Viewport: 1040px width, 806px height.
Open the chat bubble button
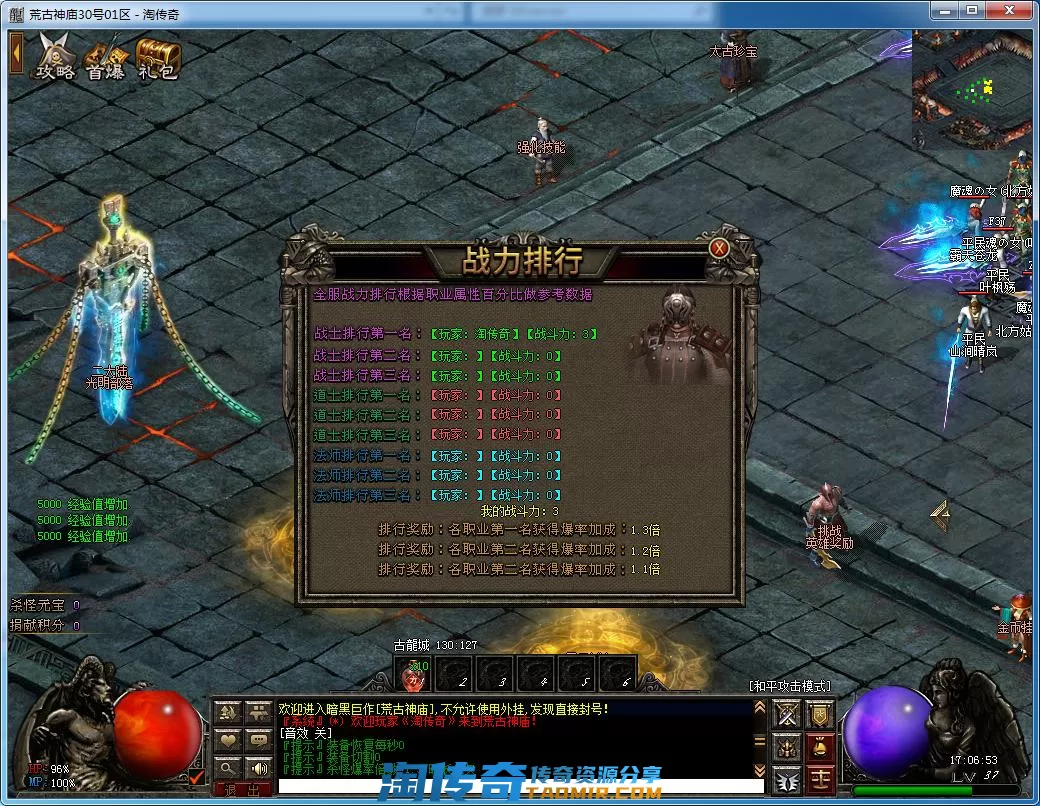[259, 740]
